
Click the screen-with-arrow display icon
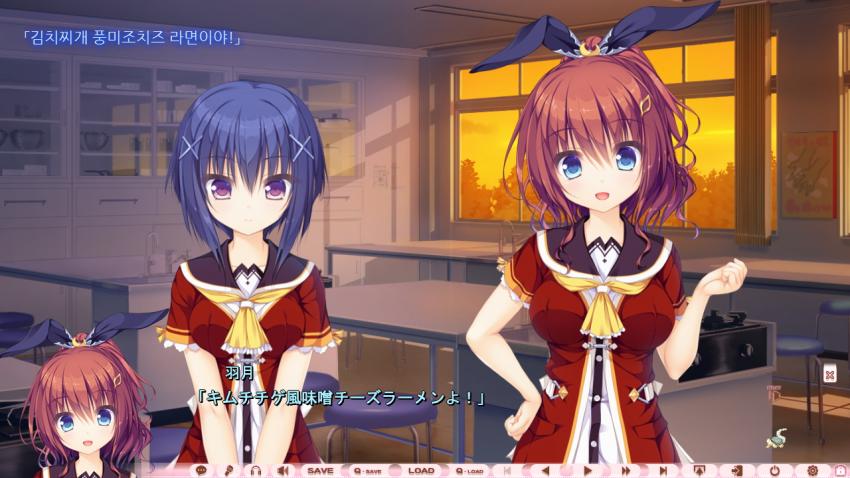pyautogui.click(x=699, y=470)
